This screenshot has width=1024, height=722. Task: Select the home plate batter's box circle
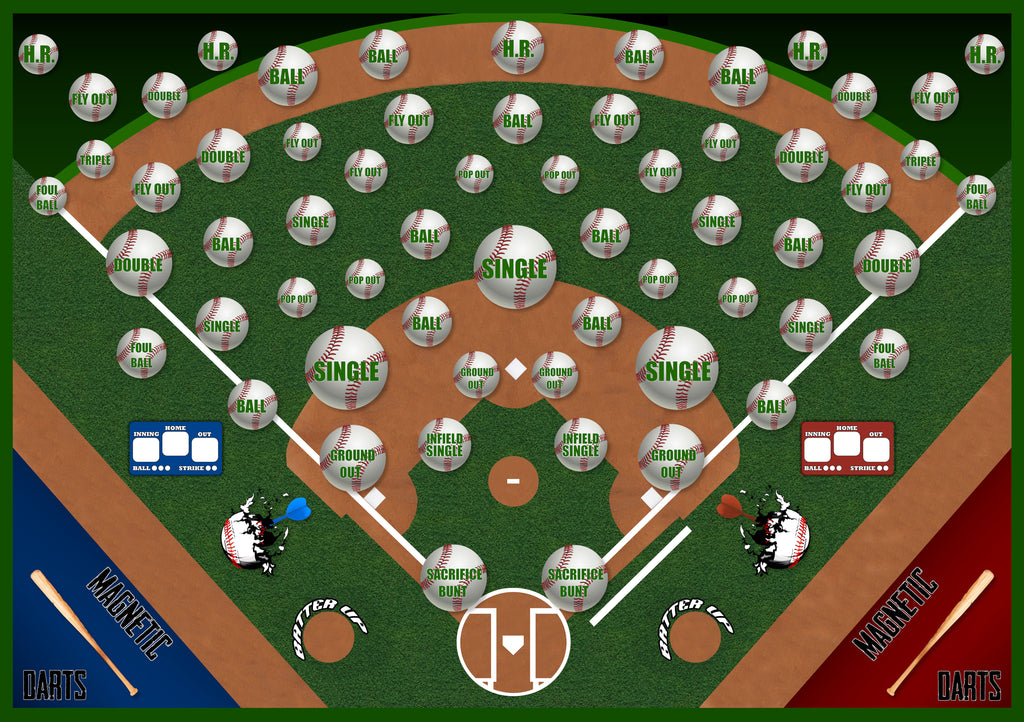click(x=513, y=642)
